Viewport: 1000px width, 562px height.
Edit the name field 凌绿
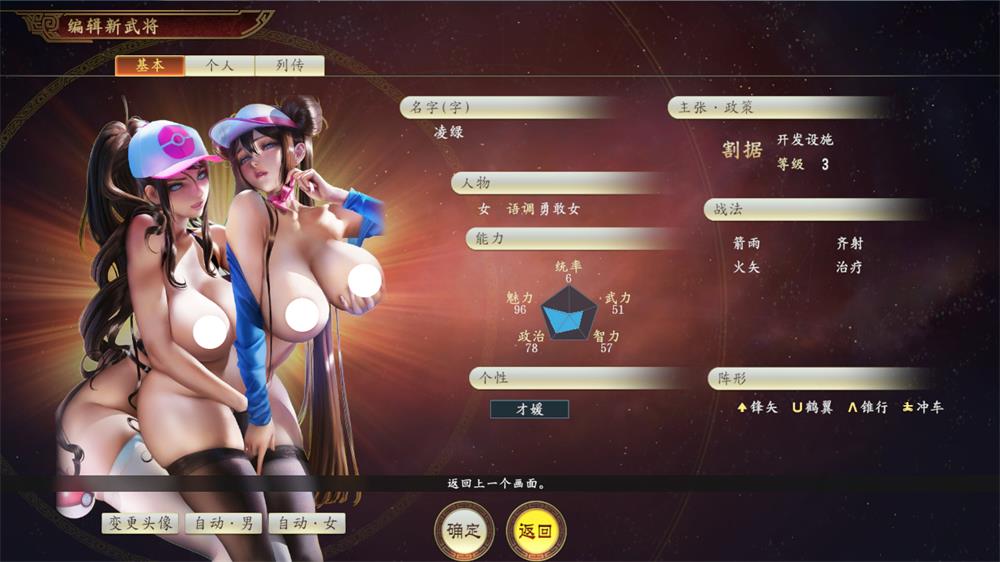(449, 133)
